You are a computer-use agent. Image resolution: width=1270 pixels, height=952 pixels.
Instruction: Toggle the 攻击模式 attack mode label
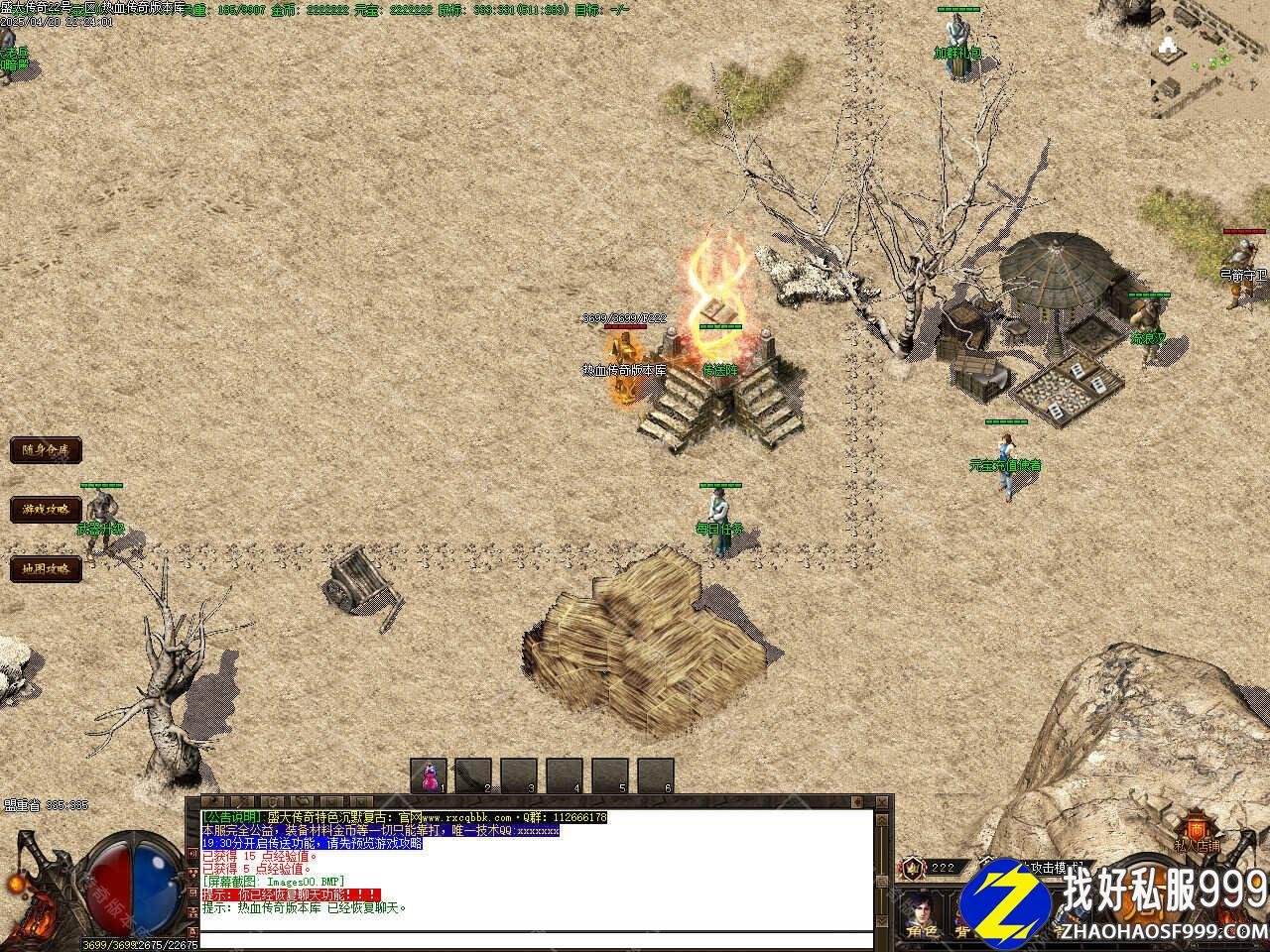click(x=1052, y=868)
